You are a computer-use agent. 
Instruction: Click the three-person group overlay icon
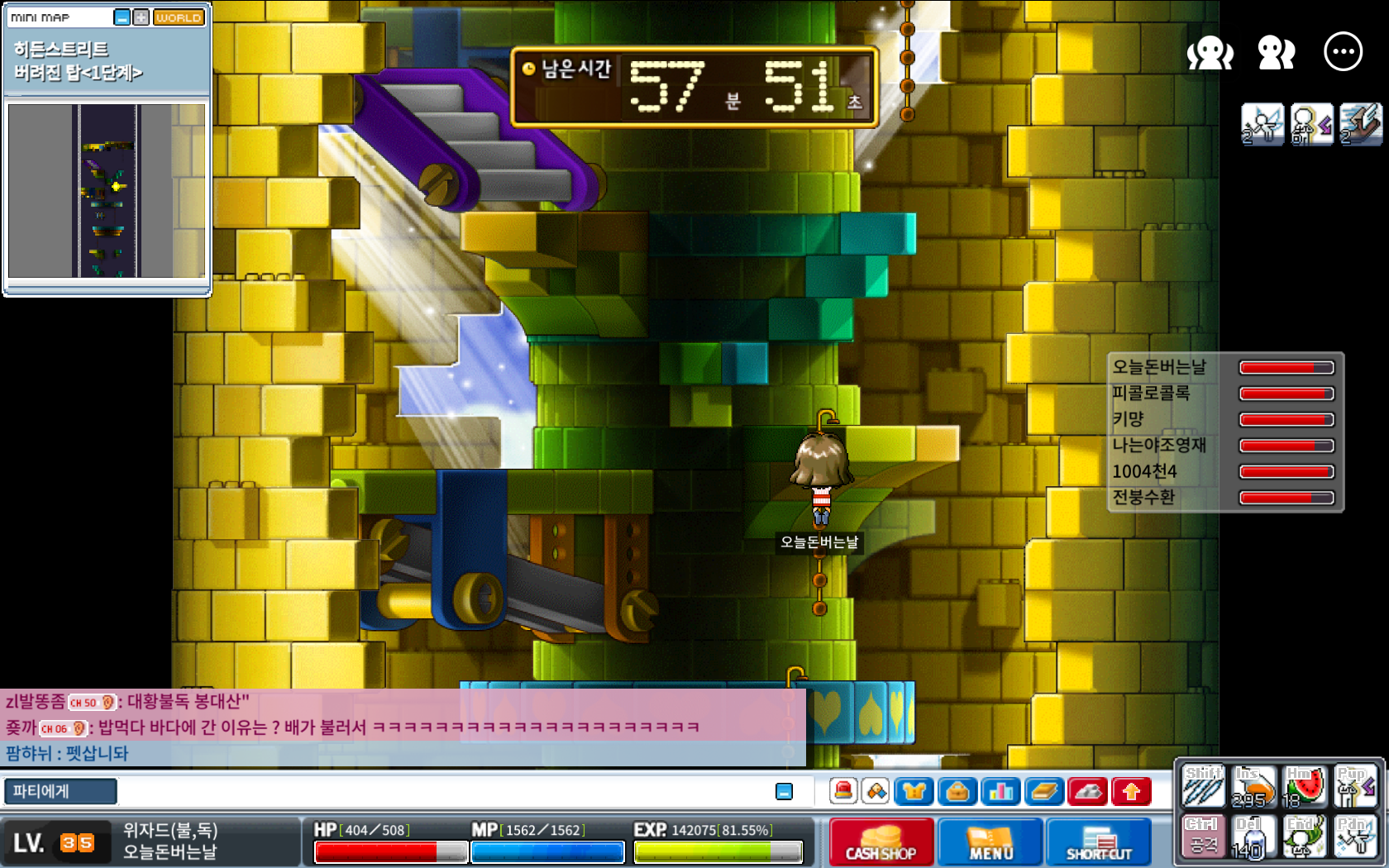click(x=1210, y=53)
